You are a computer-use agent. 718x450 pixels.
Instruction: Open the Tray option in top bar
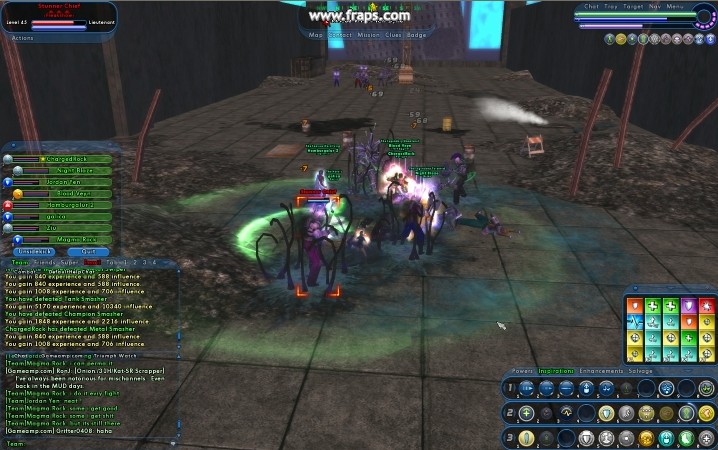click(609, 6)
